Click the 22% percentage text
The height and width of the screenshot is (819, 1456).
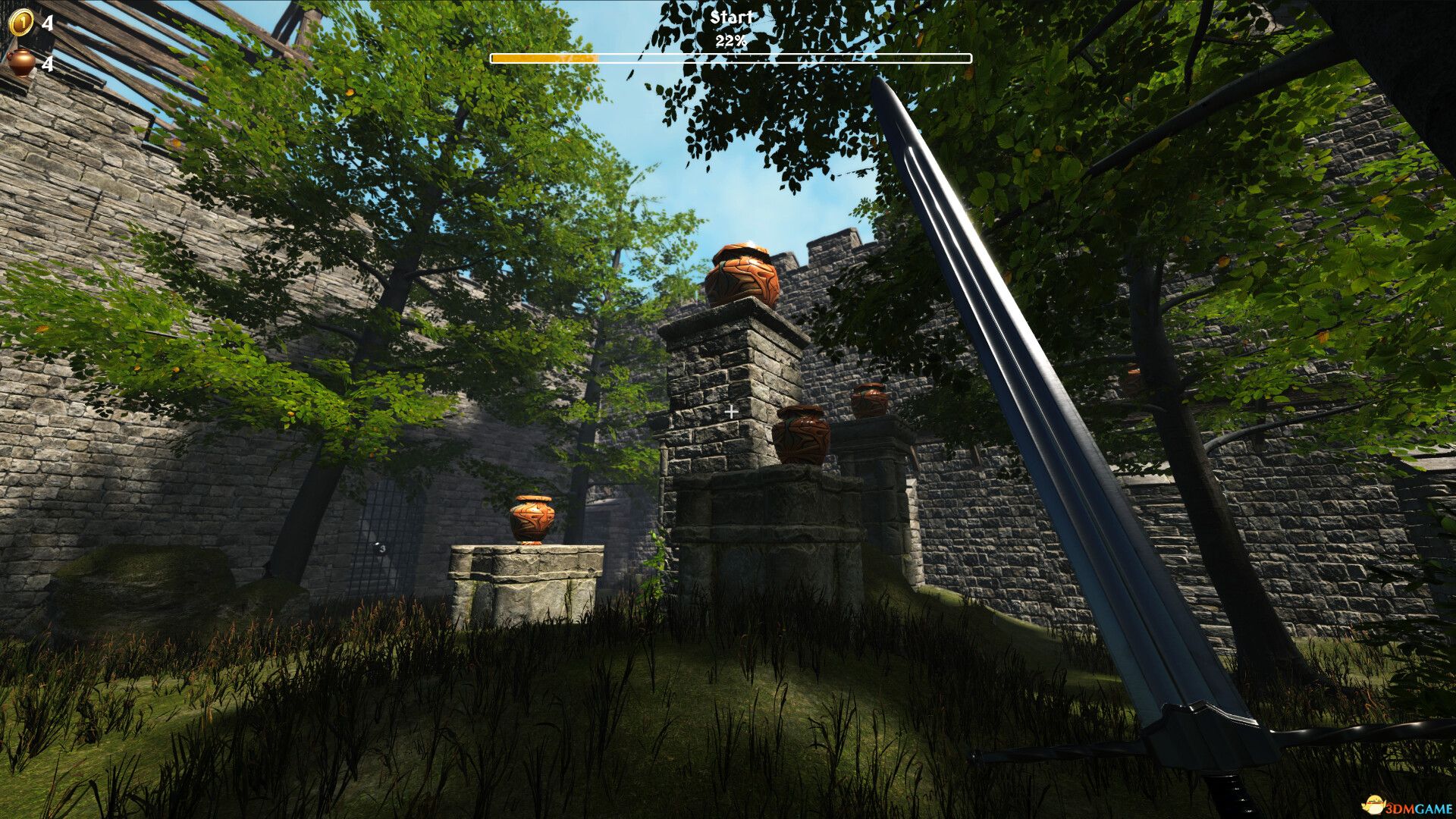click(730, 39)
